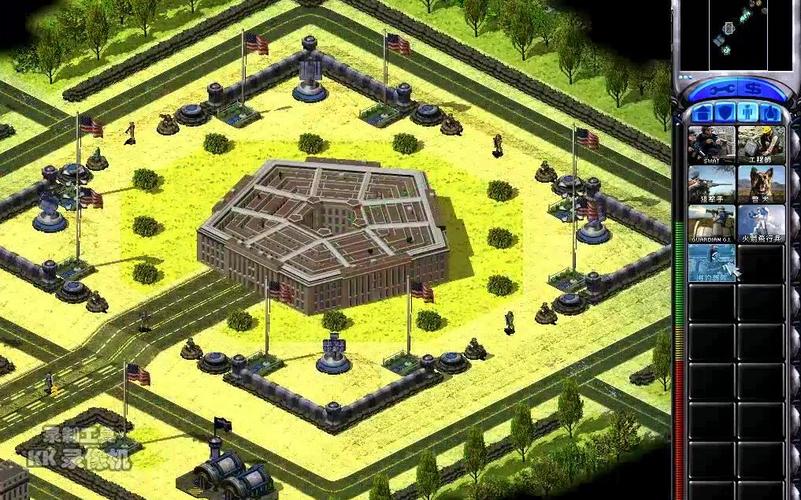The width and height of the screenshot is (801, 500).
Task: Train an Engineer (工程师) unit
Action: [x=761, y=145]
